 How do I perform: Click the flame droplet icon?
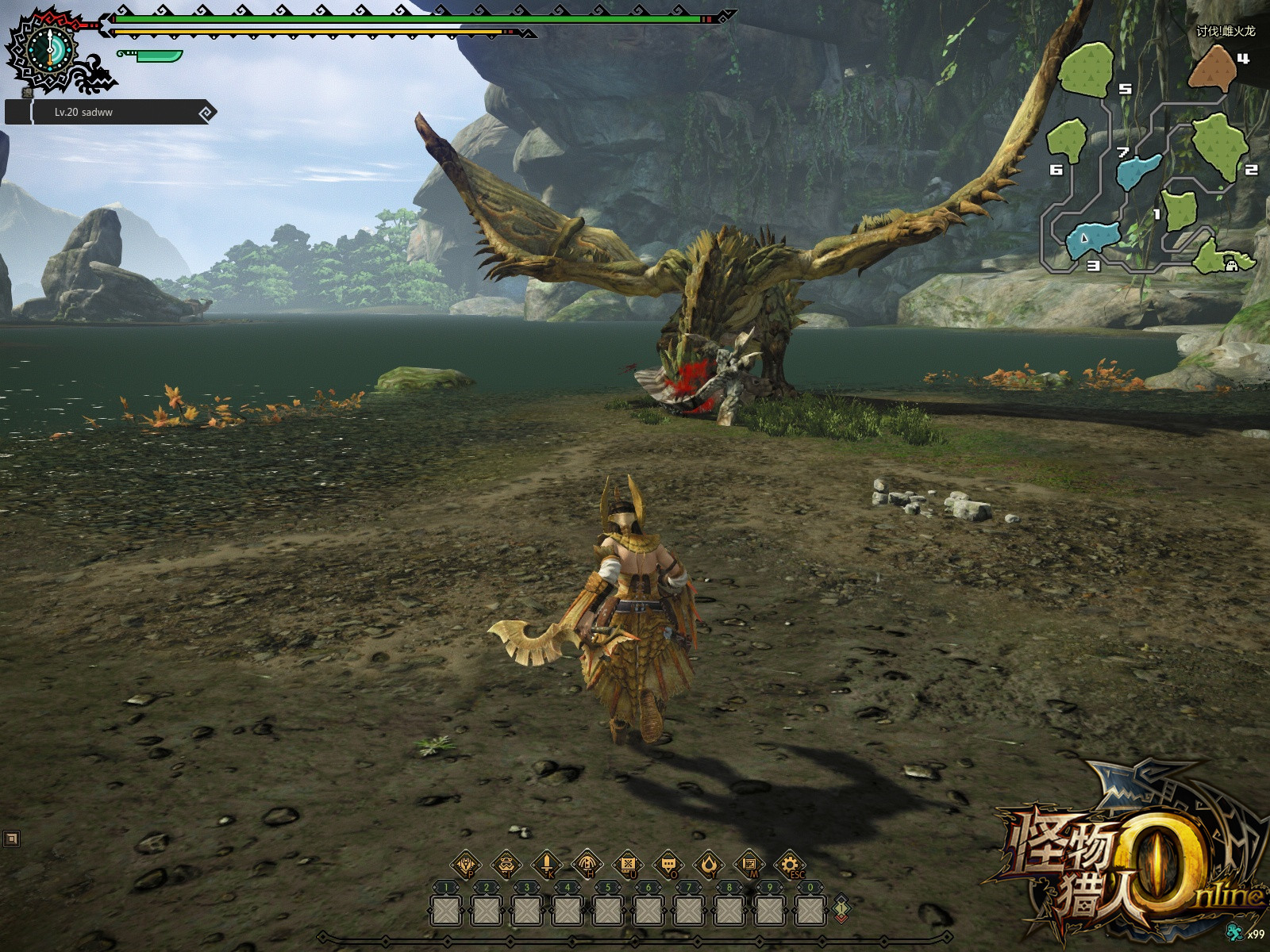pos(709,864)
